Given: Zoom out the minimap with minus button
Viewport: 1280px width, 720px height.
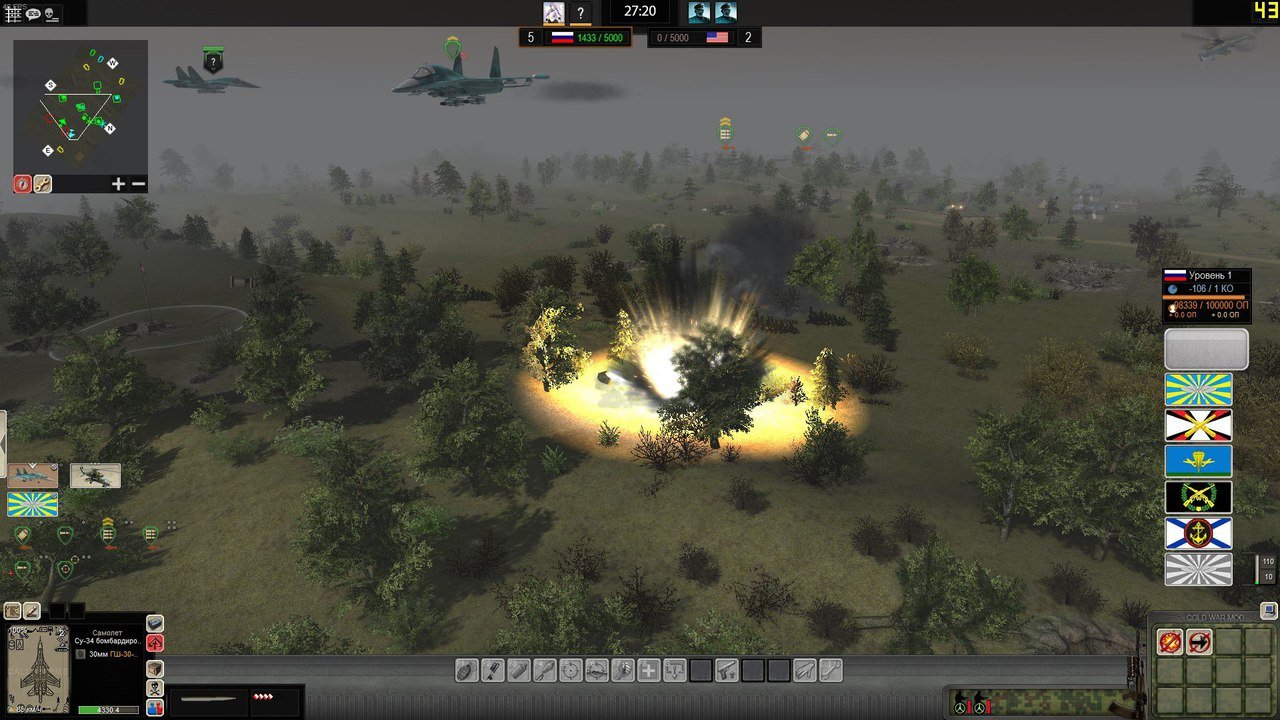Looking at the screenshot, I should (138, 184).
